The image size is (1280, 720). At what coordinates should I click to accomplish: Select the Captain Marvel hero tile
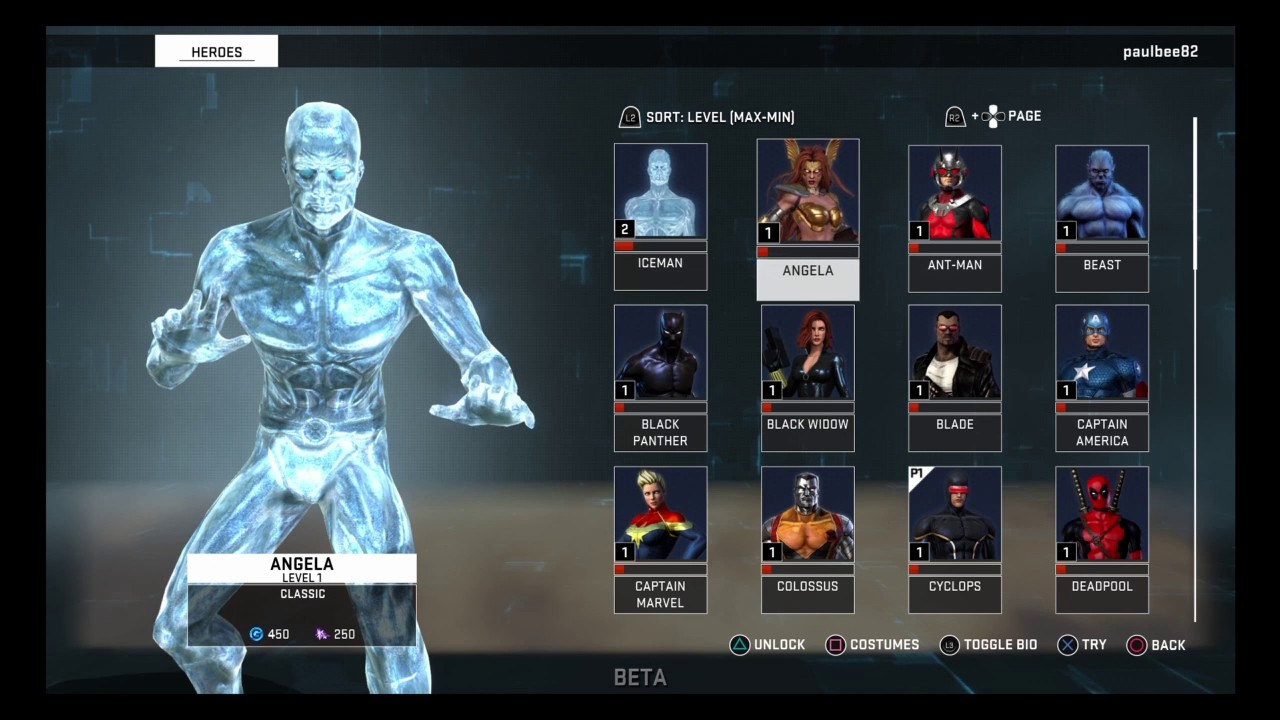point(660,539)
